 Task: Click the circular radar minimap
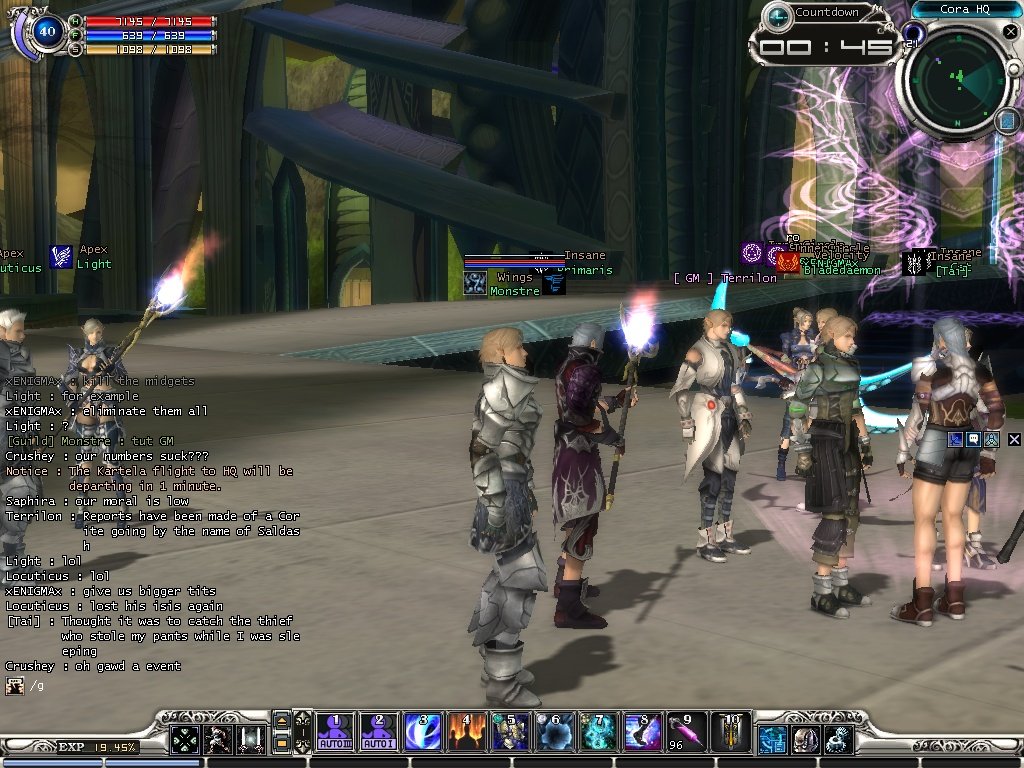[x=957, y=80]
